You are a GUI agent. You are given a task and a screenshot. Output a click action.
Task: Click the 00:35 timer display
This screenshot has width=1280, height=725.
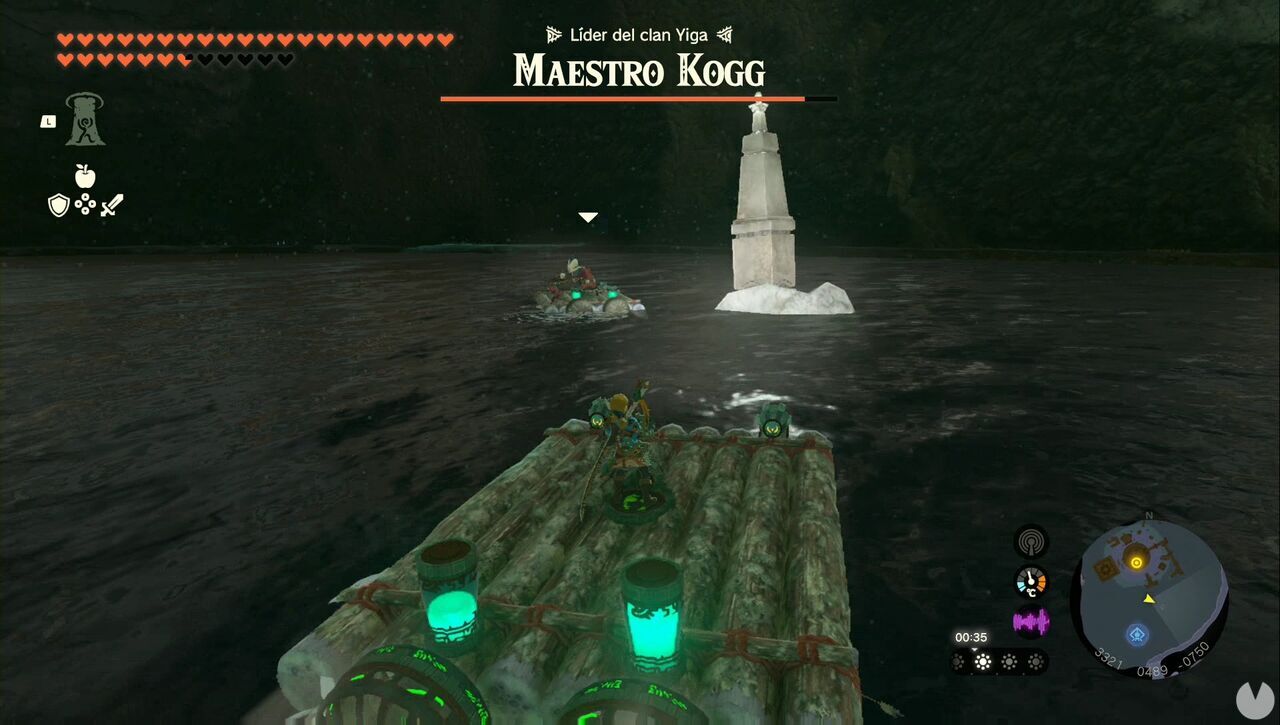coord(971,636)
